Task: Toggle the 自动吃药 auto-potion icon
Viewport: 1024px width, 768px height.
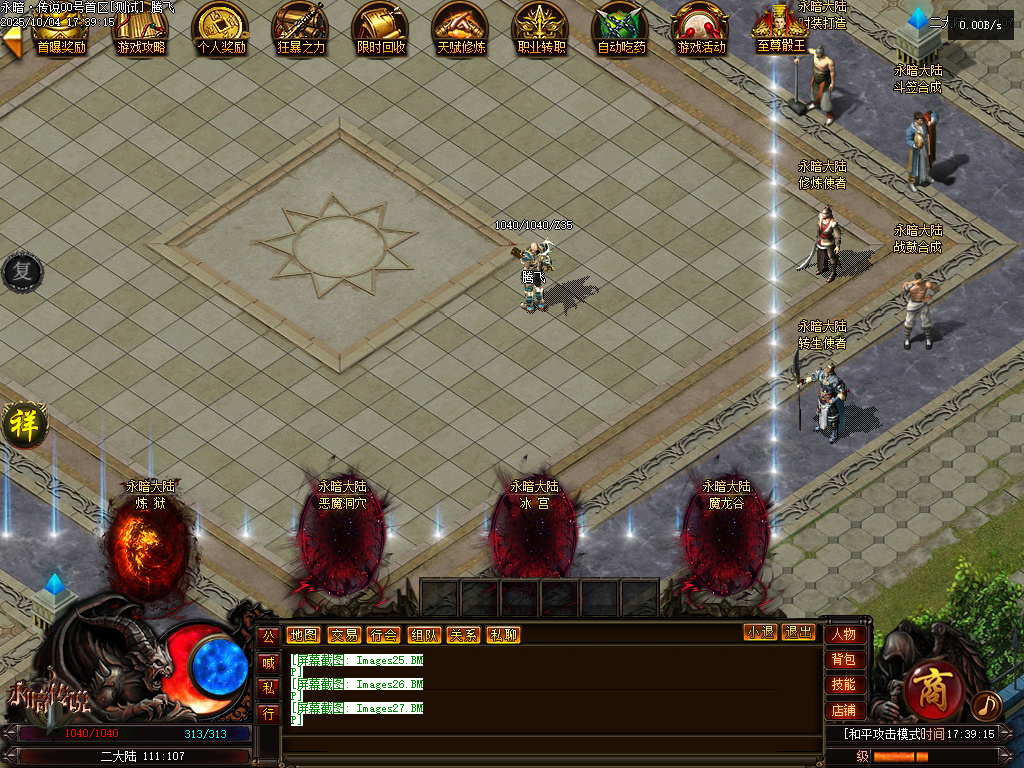Action: [x=621, y=28]
